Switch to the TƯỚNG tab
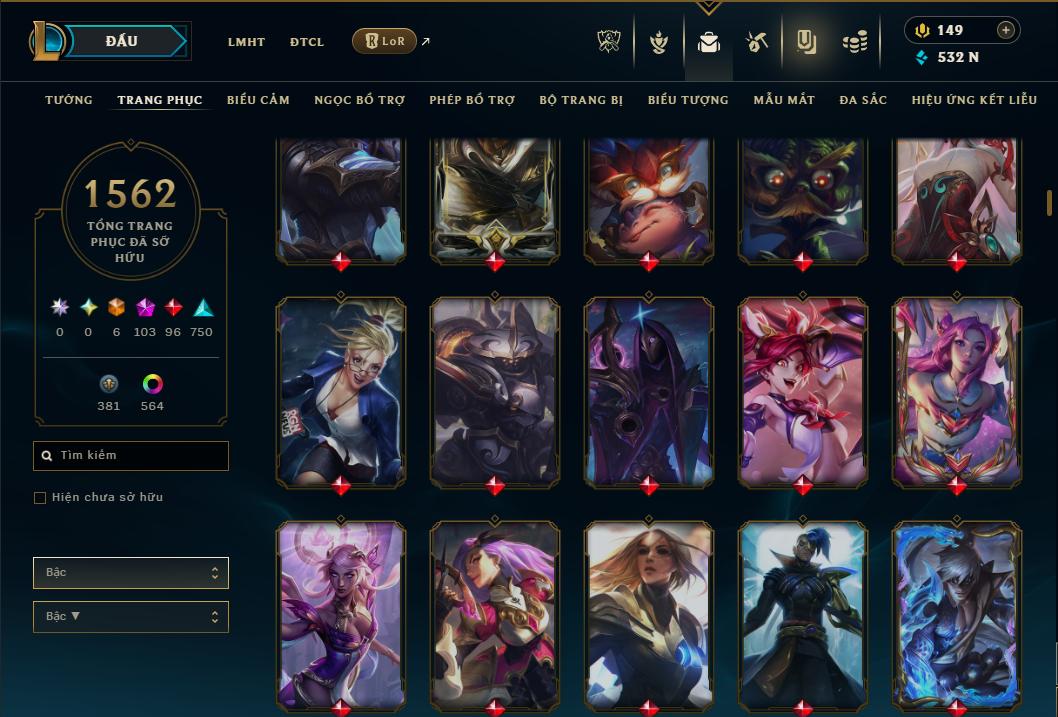 coord(69,100)
